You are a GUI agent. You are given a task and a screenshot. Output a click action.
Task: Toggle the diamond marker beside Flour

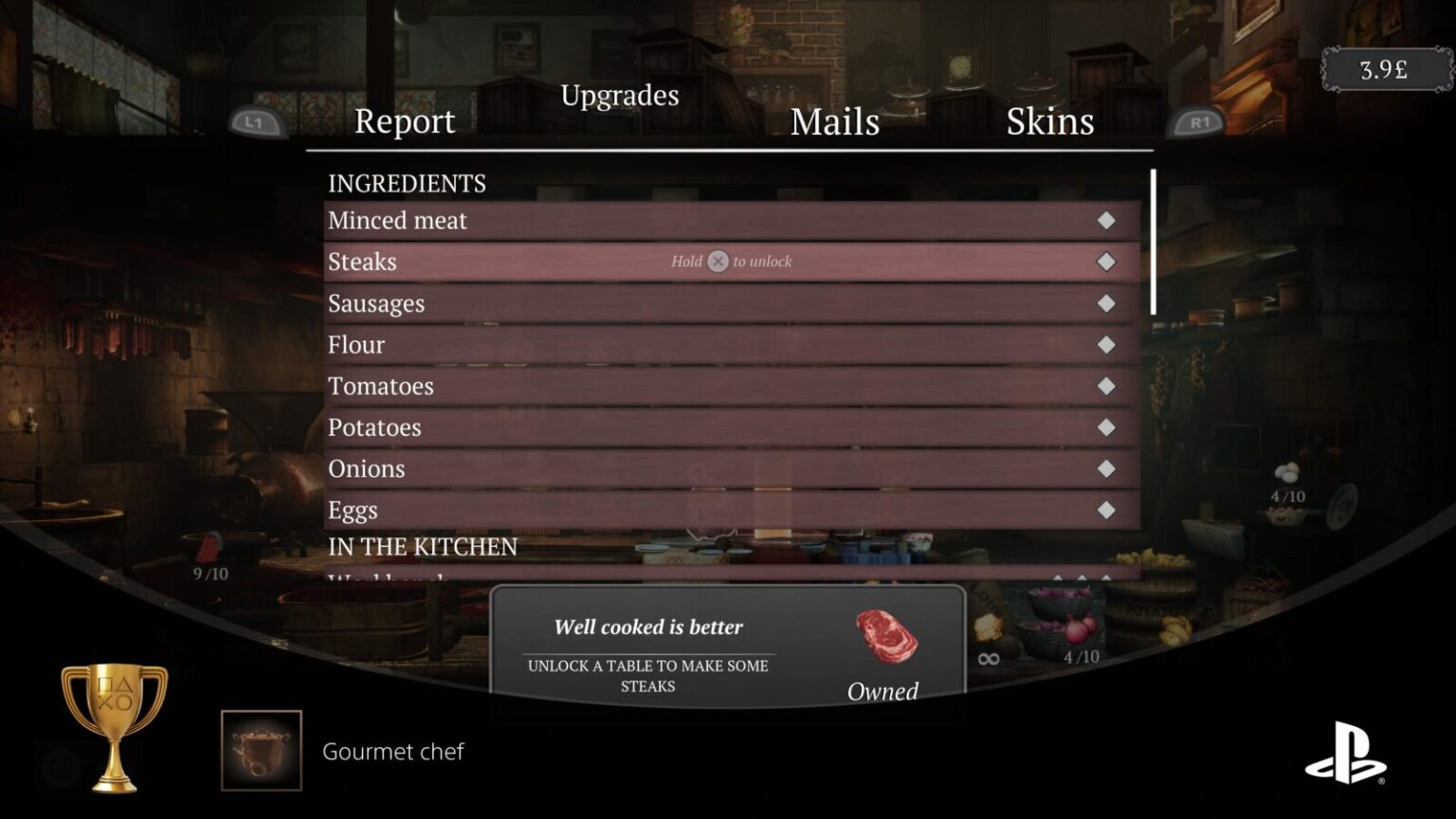click(1105, 344)
